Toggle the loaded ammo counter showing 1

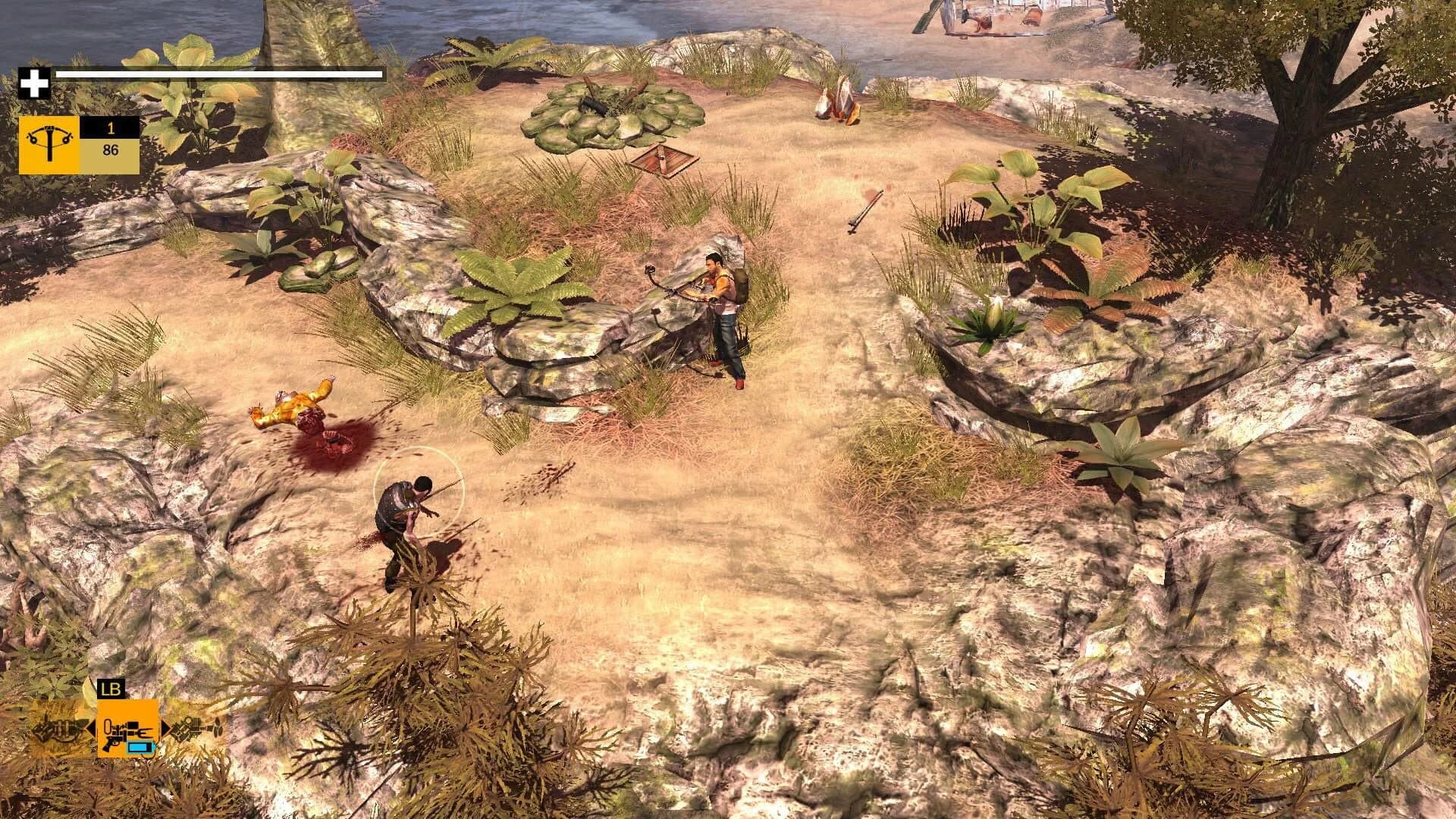pos(111,128)
